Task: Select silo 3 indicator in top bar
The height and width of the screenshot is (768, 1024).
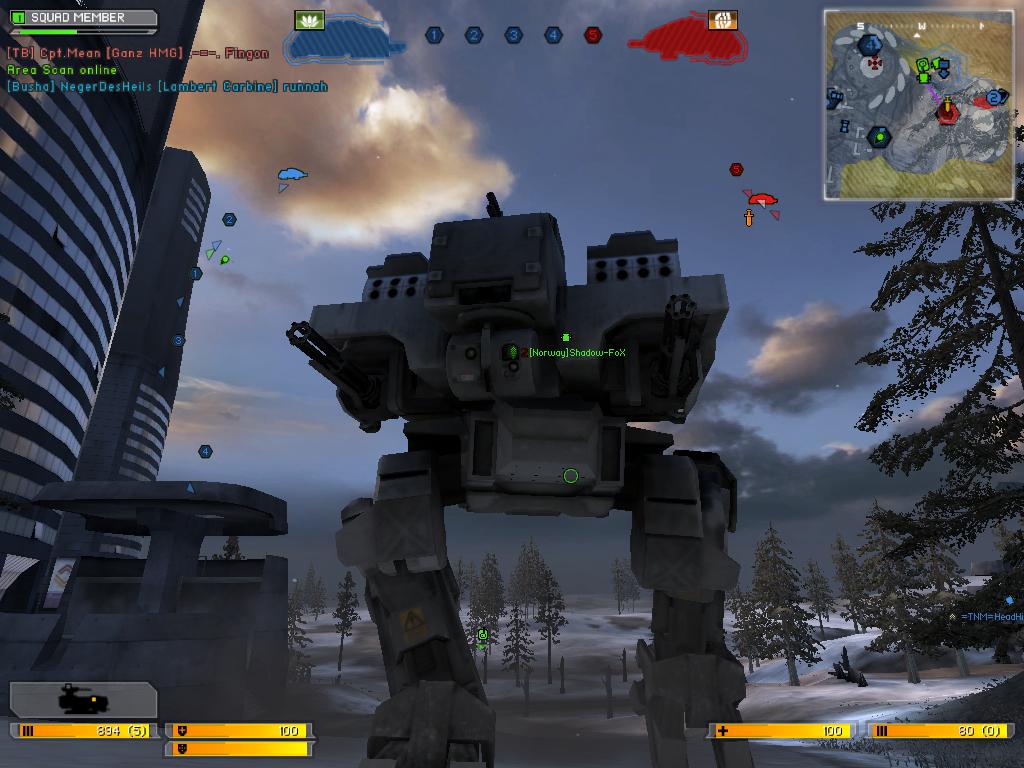Action: [514, 35]
